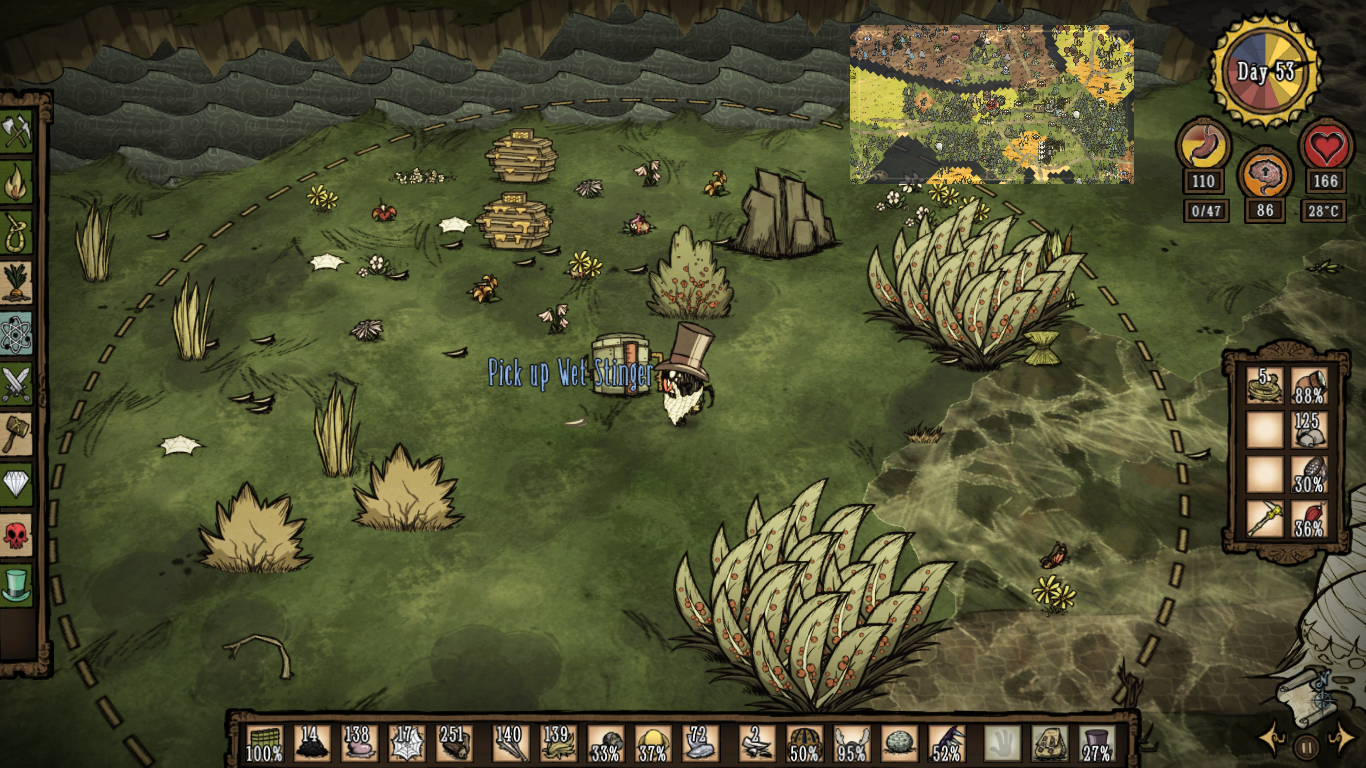Open the hammer Structures crafting tab
The image size is (1366, 768).
[x=17, y=434]
